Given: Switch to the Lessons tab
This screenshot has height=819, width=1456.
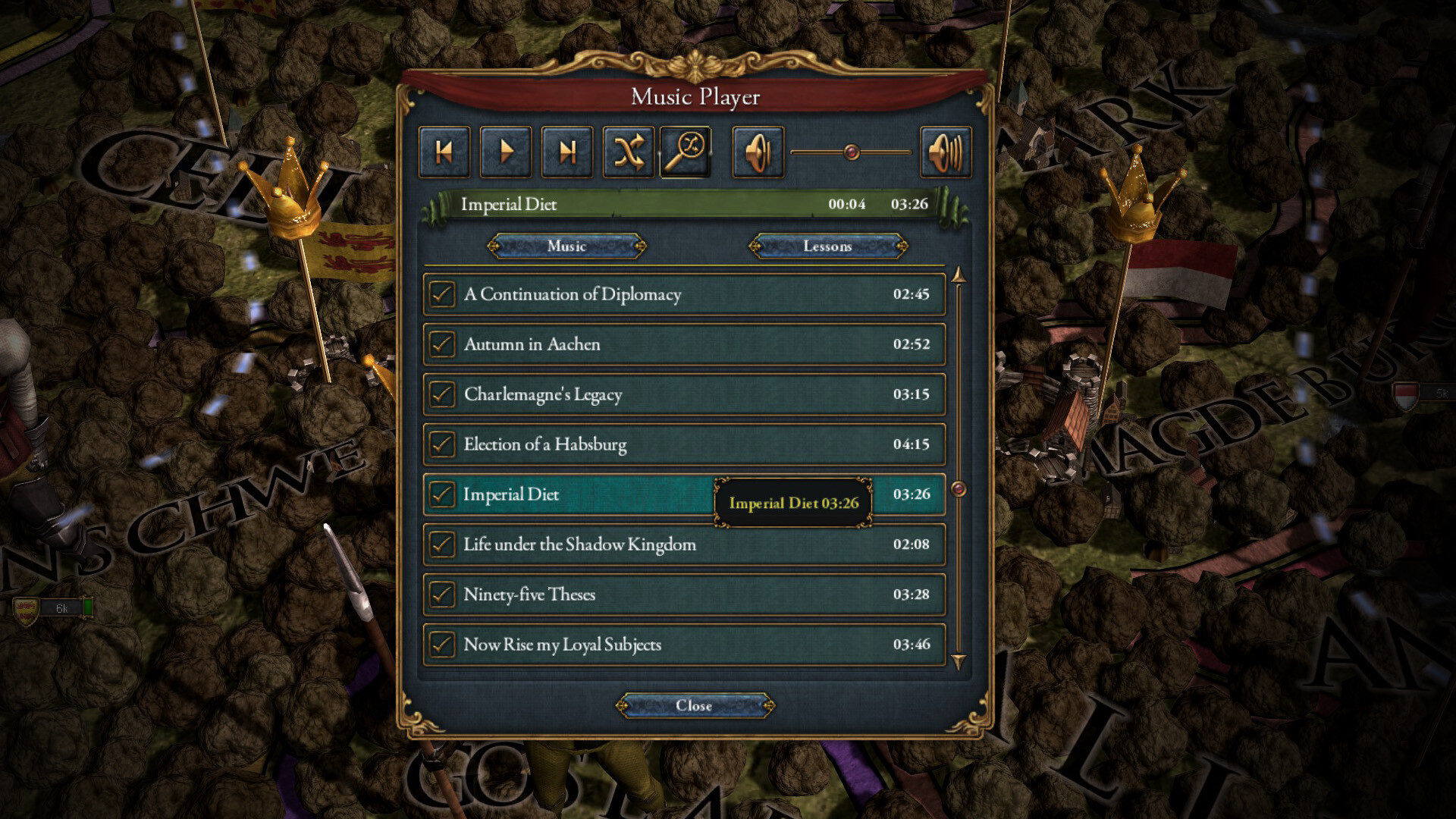Looking at the screenshot, I should [x=828, y=246].
